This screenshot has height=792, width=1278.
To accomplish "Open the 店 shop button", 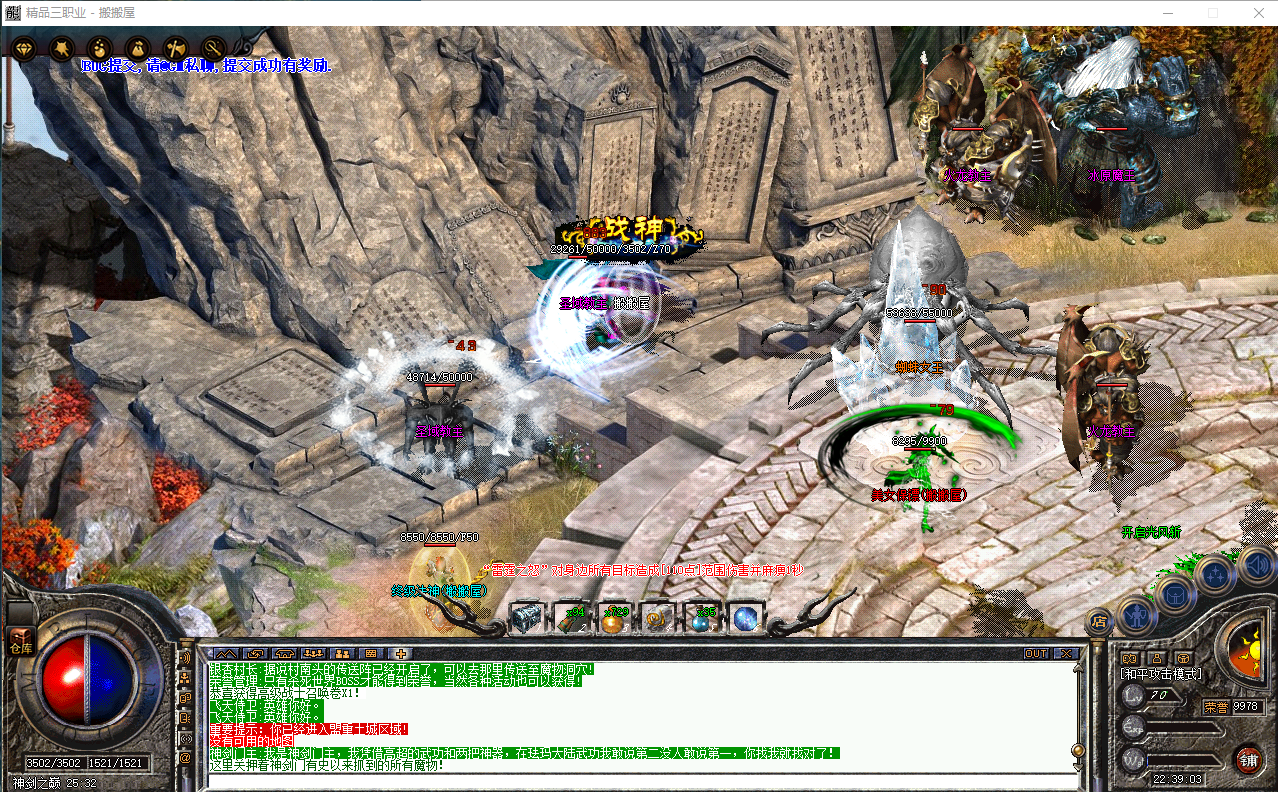I will (1099, 622).
